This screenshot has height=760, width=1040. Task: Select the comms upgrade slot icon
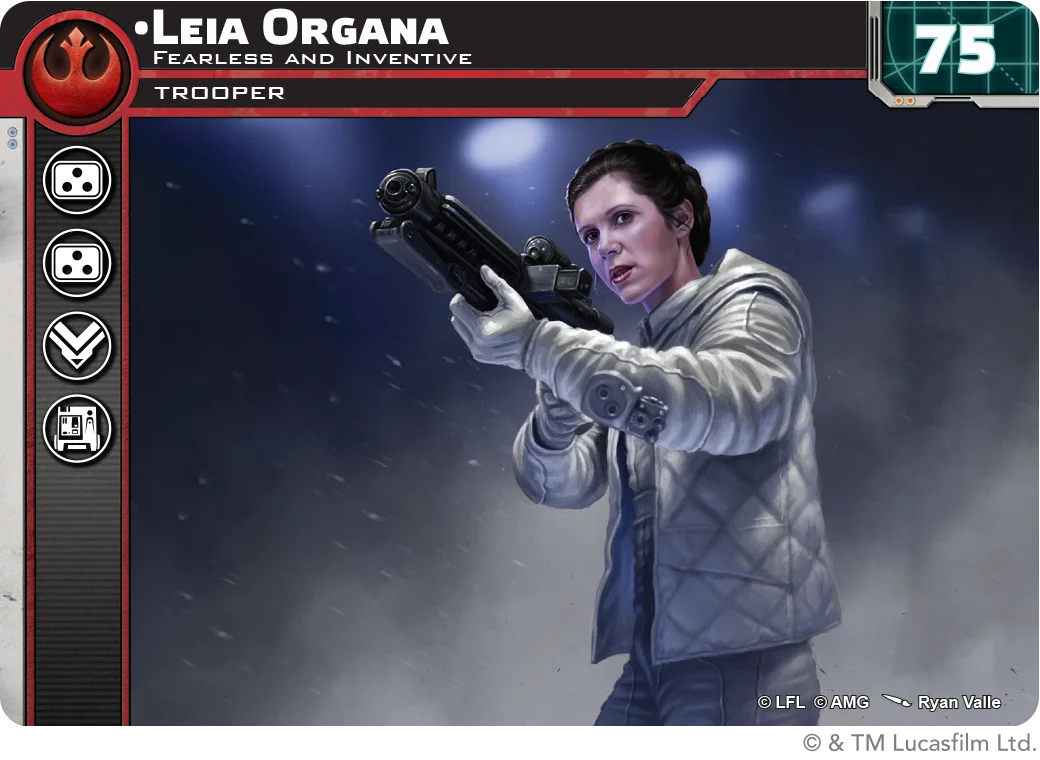click(77, 429)
